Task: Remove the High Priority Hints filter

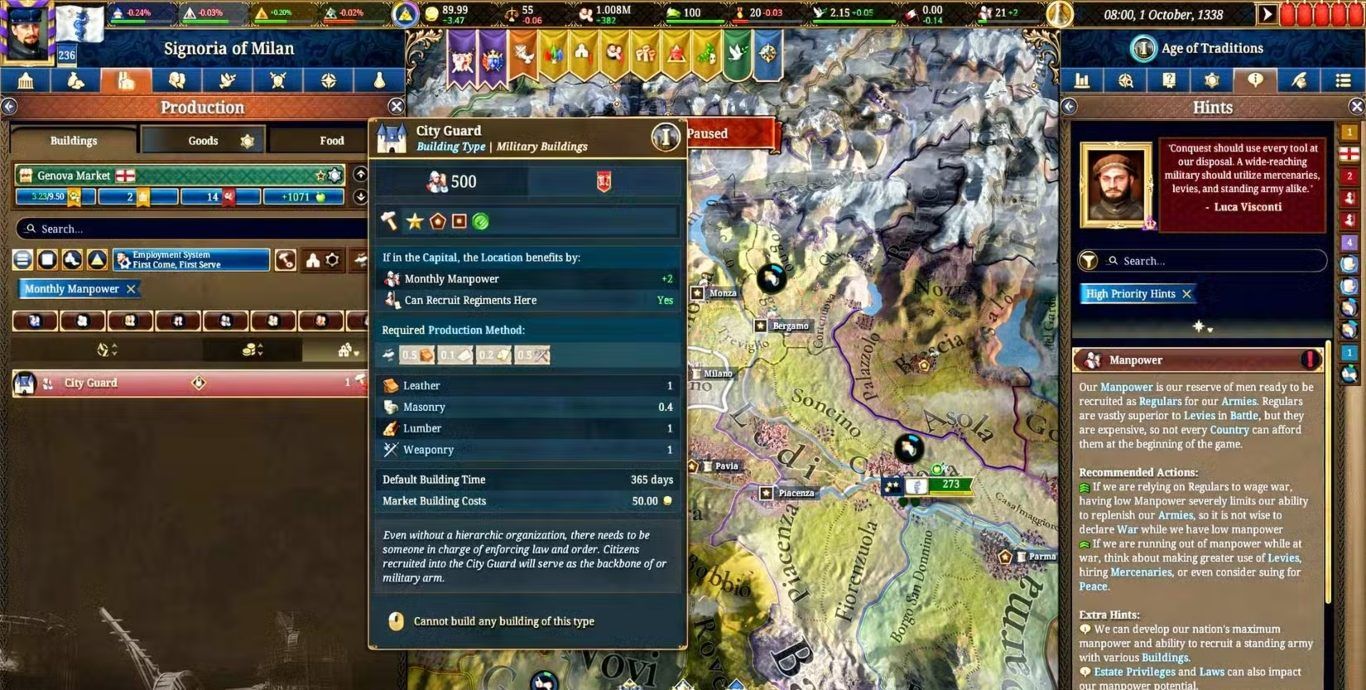Action: (x=1187, y=294)
